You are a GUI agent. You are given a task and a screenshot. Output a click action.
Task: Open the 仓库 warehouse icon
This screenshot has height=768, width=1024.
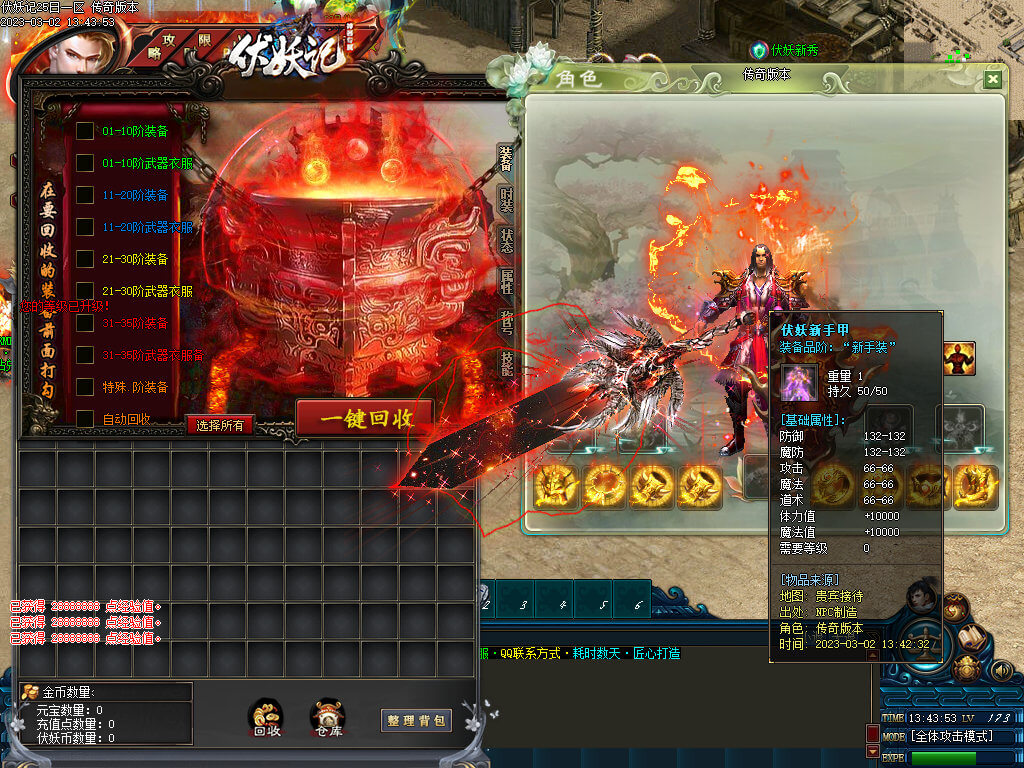[328, 718]
